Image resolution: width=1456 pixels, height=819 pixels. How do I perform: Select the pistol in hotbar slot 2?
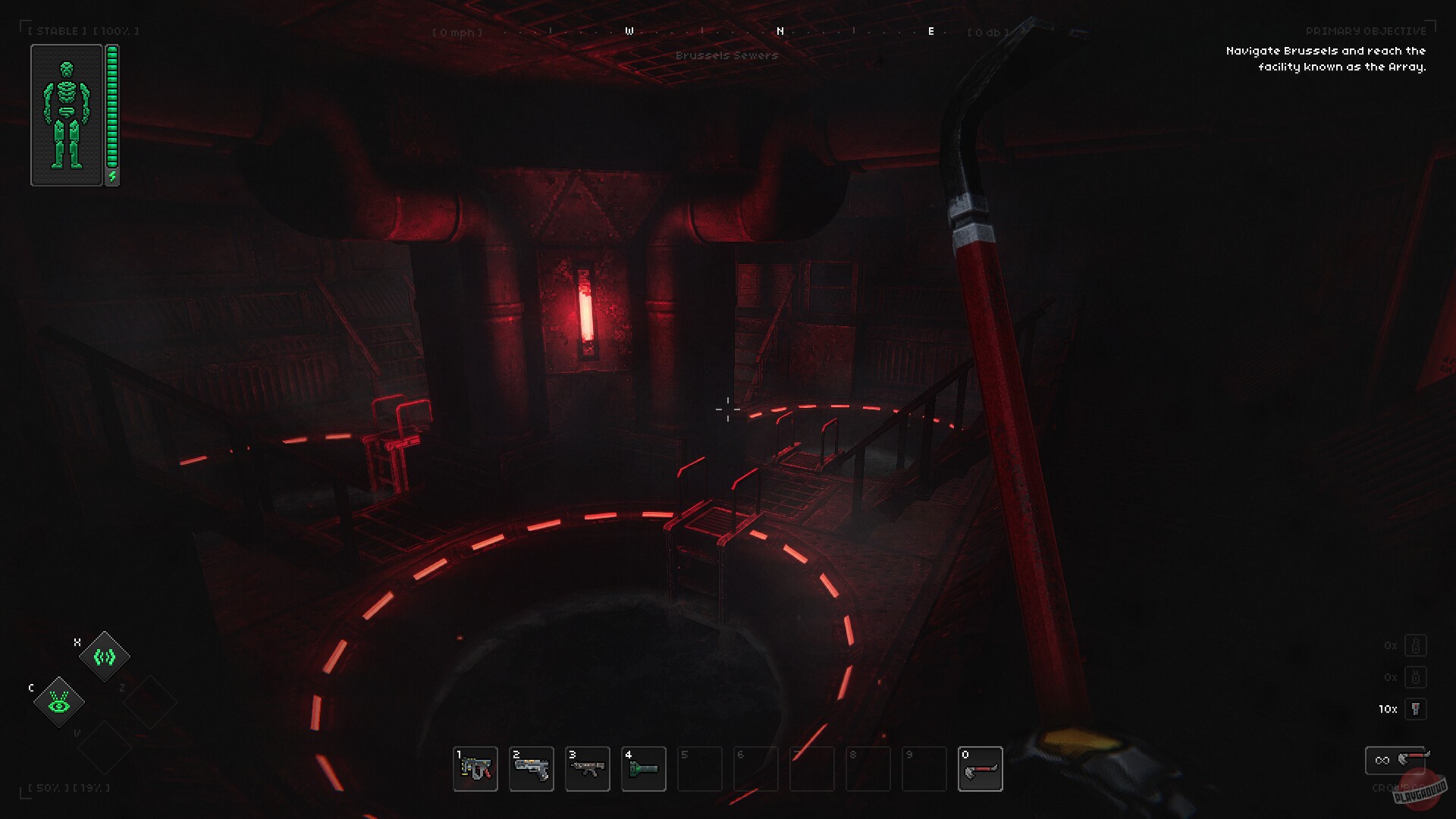coord(532,769)
